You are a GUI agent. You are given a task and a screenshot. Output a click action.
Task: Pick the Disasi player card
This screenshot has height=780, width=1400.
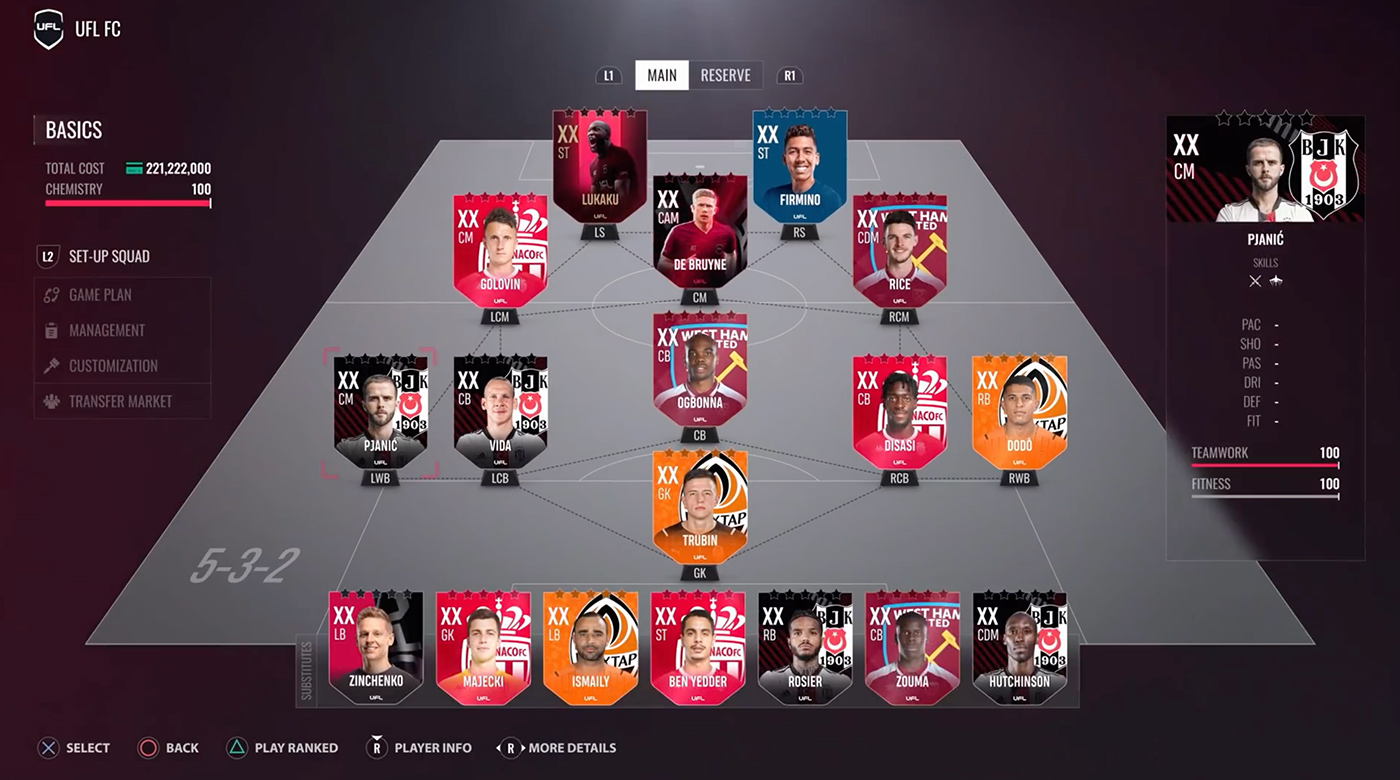pyautogui.click(x=899, y=412)
